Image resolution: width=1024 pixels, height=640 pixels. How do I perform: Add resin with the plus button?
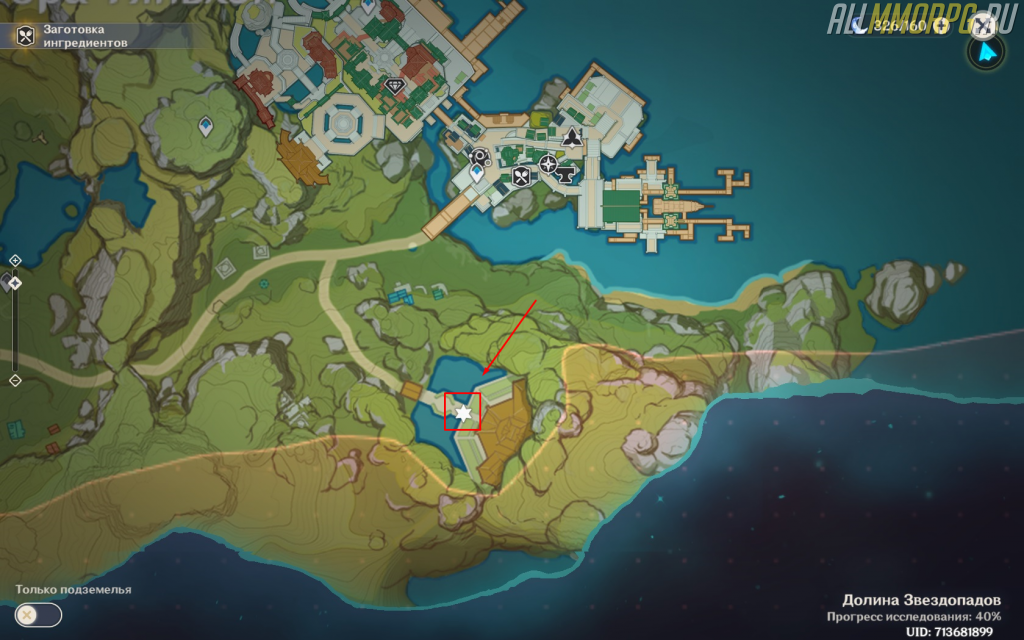coord(940,26)
